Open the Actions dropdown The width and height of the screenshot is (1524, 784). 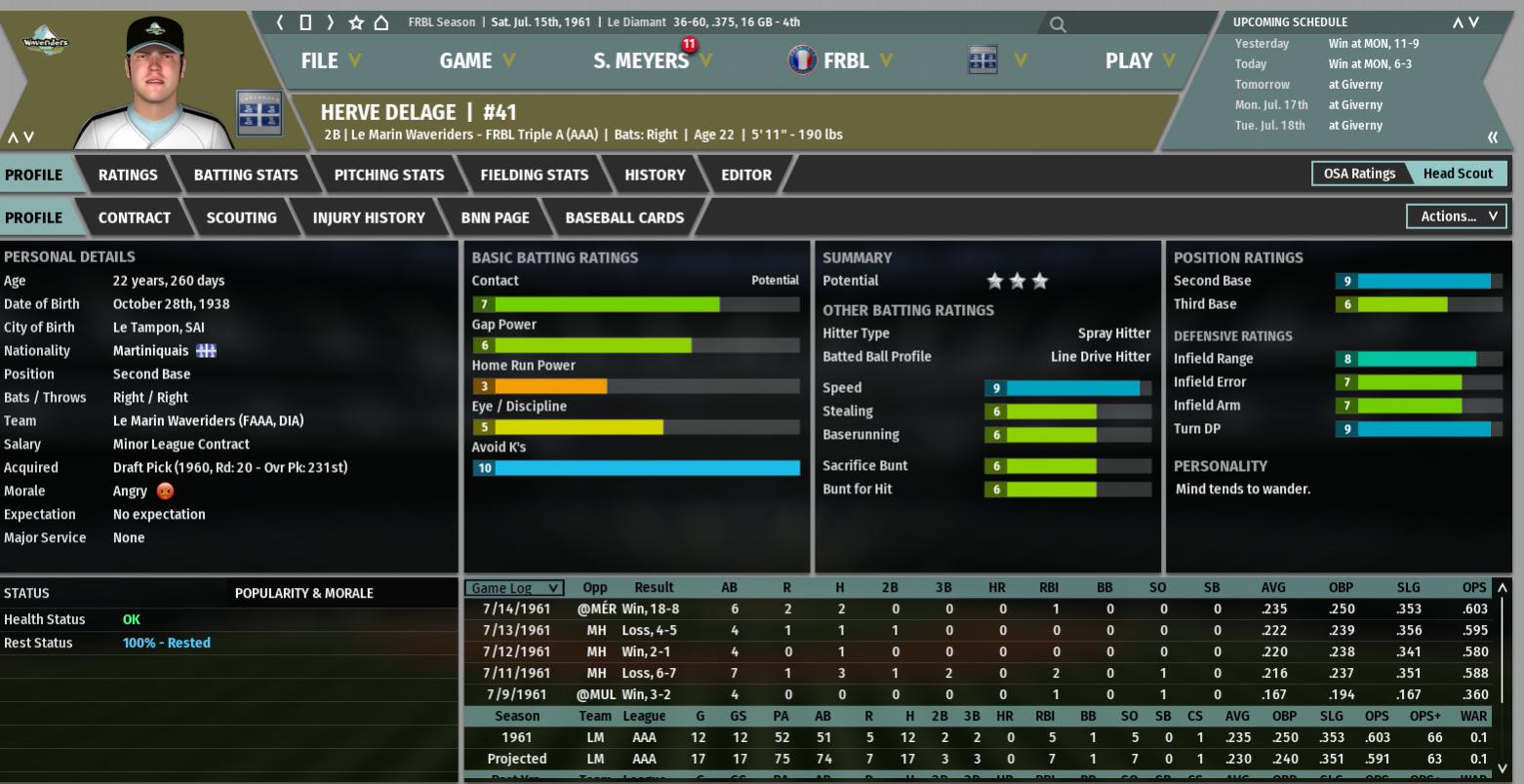point(1456,216)
